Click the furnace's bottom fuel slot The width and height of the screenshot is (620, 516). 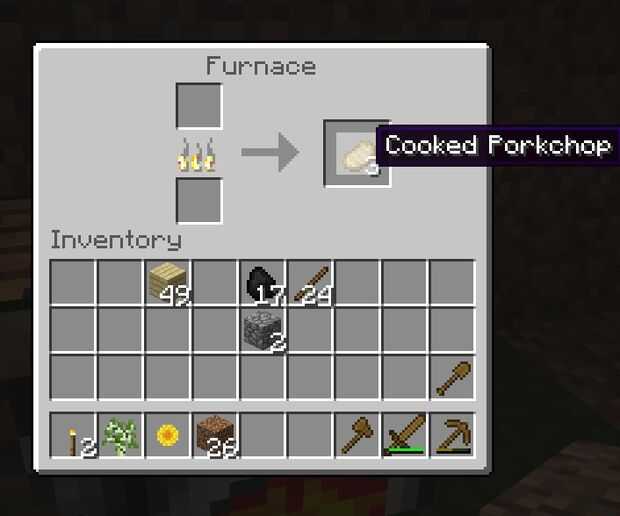(x=199, y=200)
